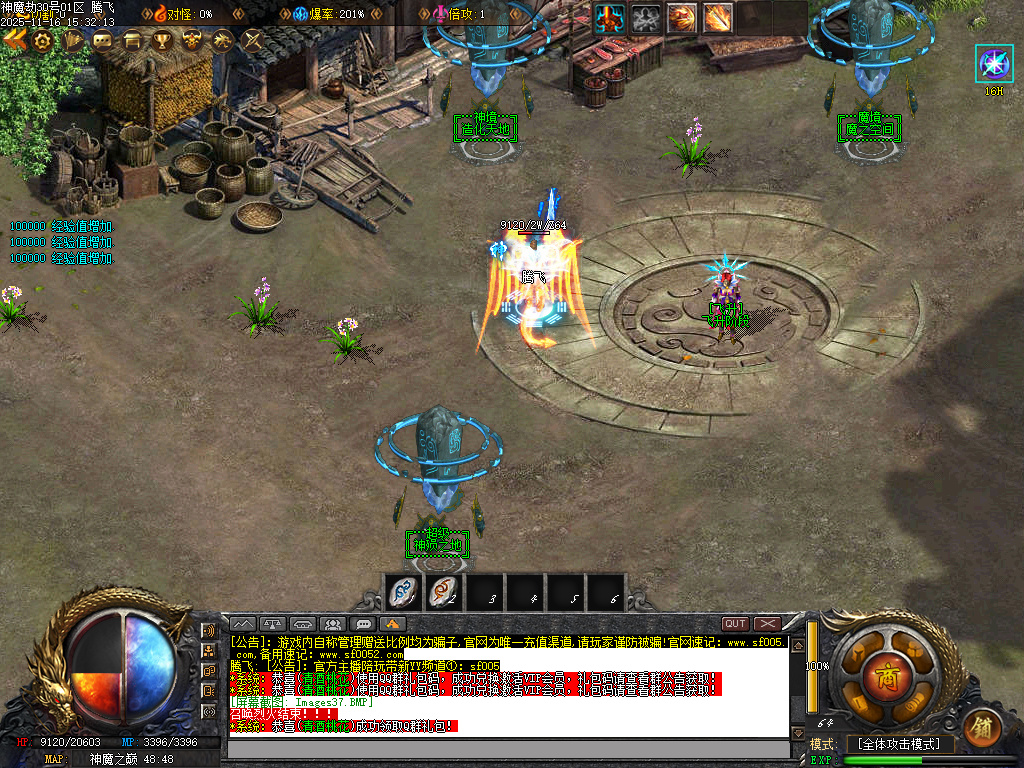
Task: Select the balance scale tab above chat
Action: pyautogui.click(x=272, y=624)
